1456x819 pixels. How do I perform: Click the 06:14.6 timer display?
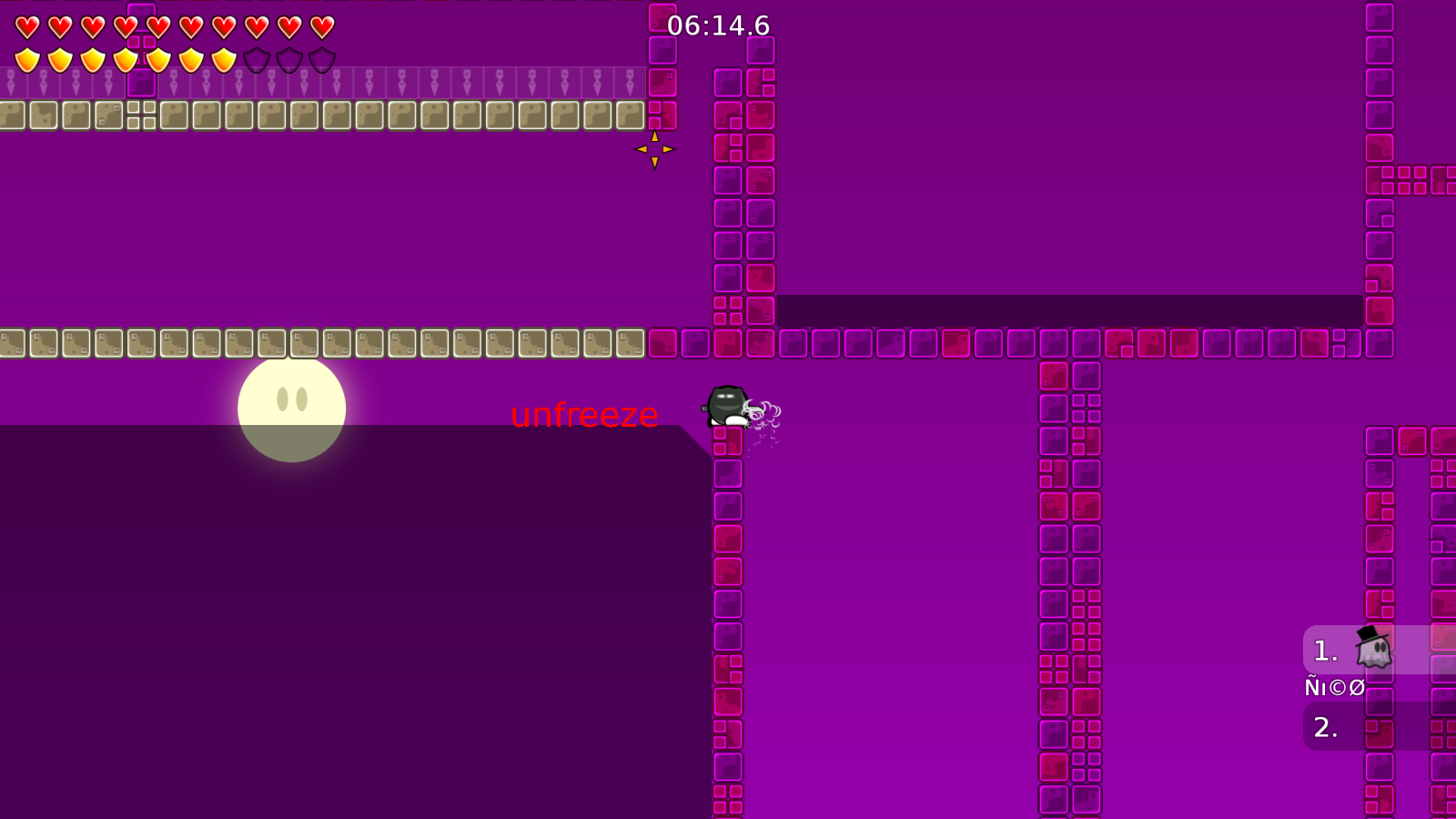tap(716, 26)
